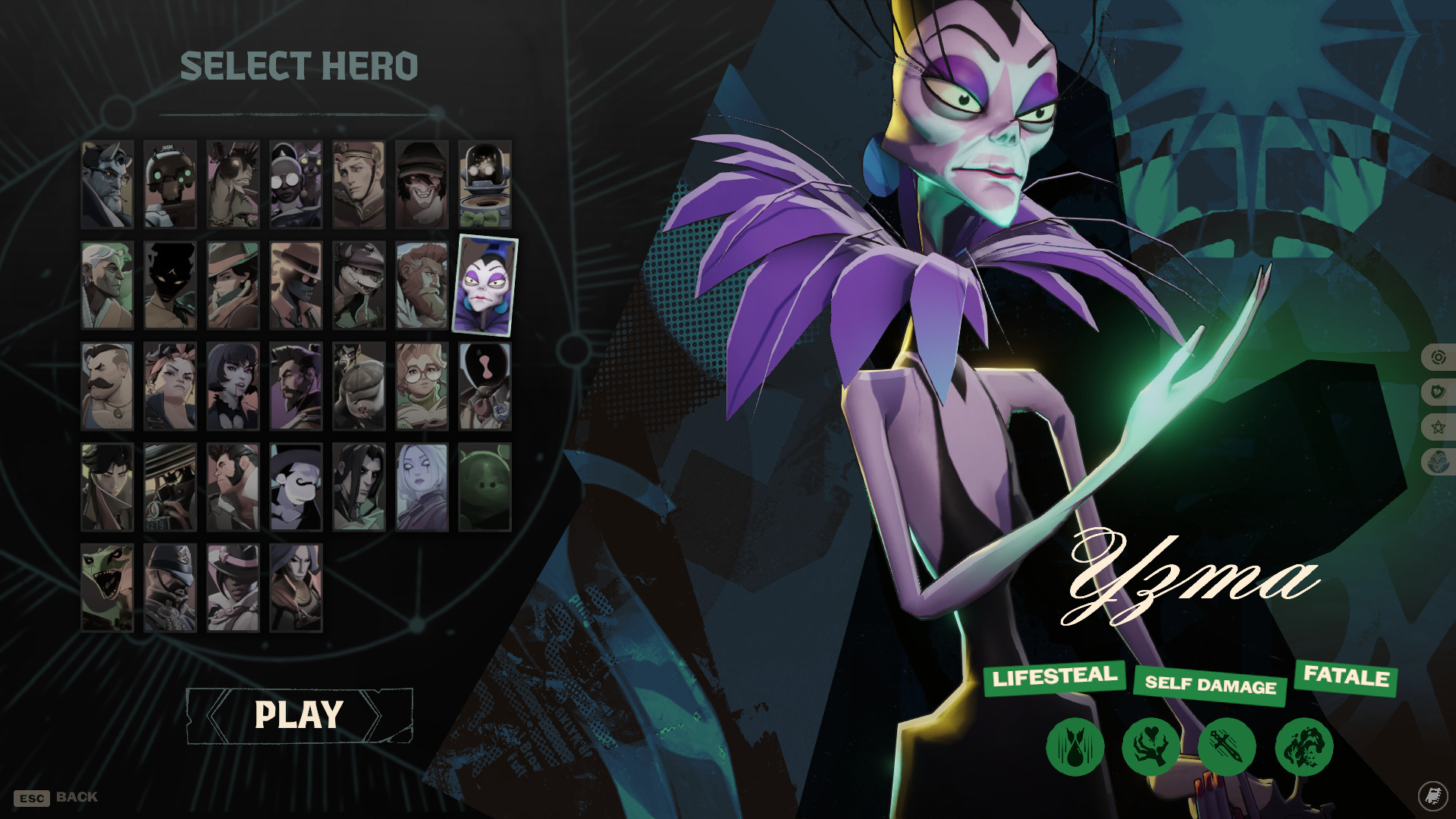Click the ticket icon in the bottom-right corner
The width and height of the screenshot is (1456, 819).
tap(1432, 796)
